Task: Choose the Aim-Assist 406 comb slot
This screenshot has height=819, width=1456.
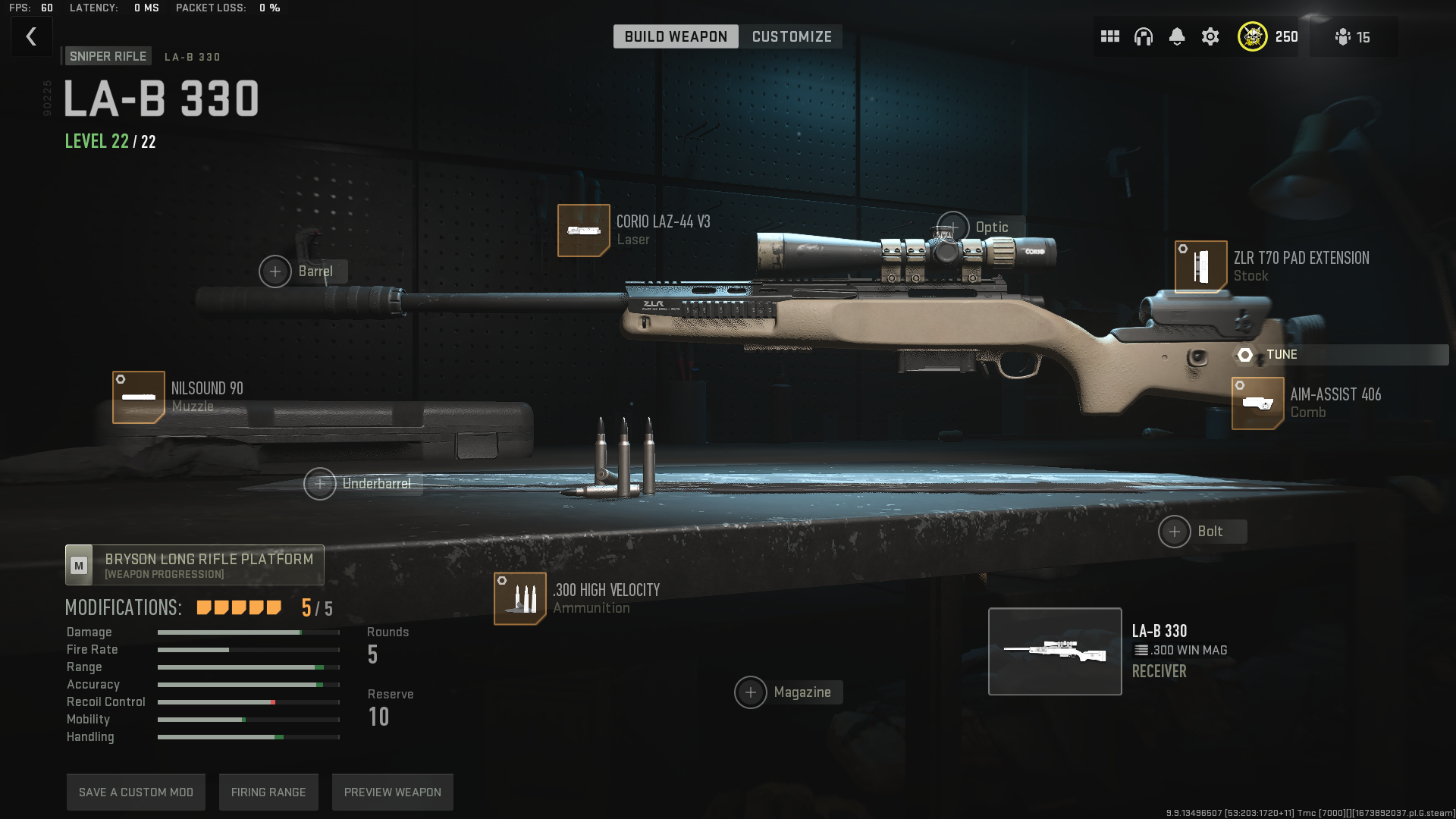Action: tap(1257, 403)
